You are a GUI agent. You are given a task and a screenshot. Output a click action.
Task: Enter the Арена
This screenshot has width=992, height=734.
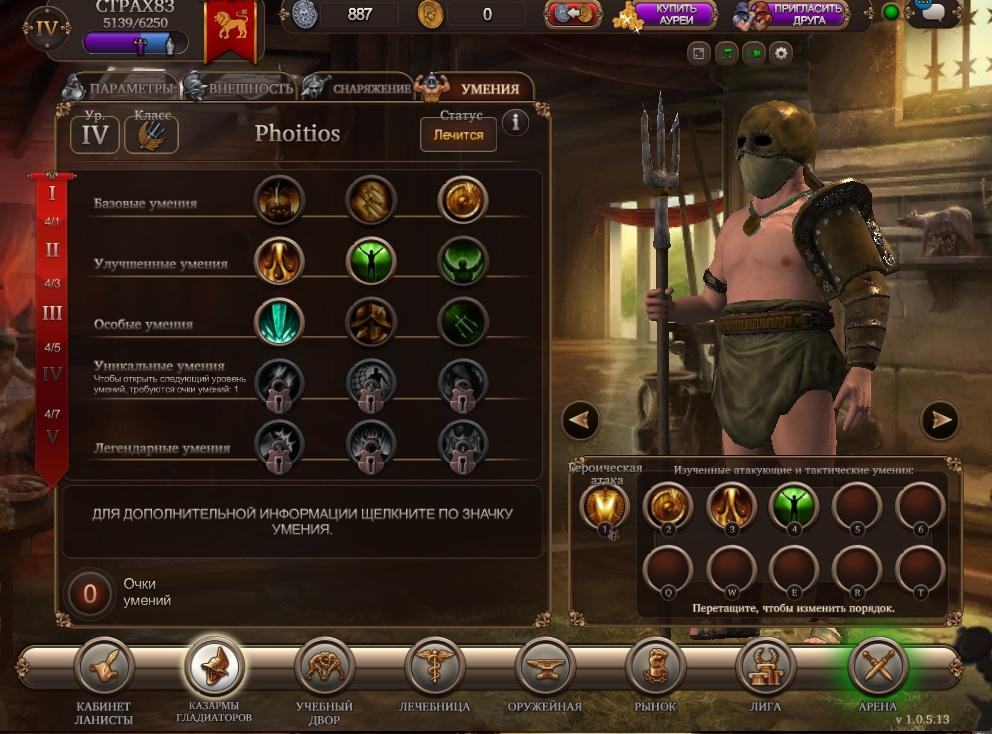click(877, 667)
